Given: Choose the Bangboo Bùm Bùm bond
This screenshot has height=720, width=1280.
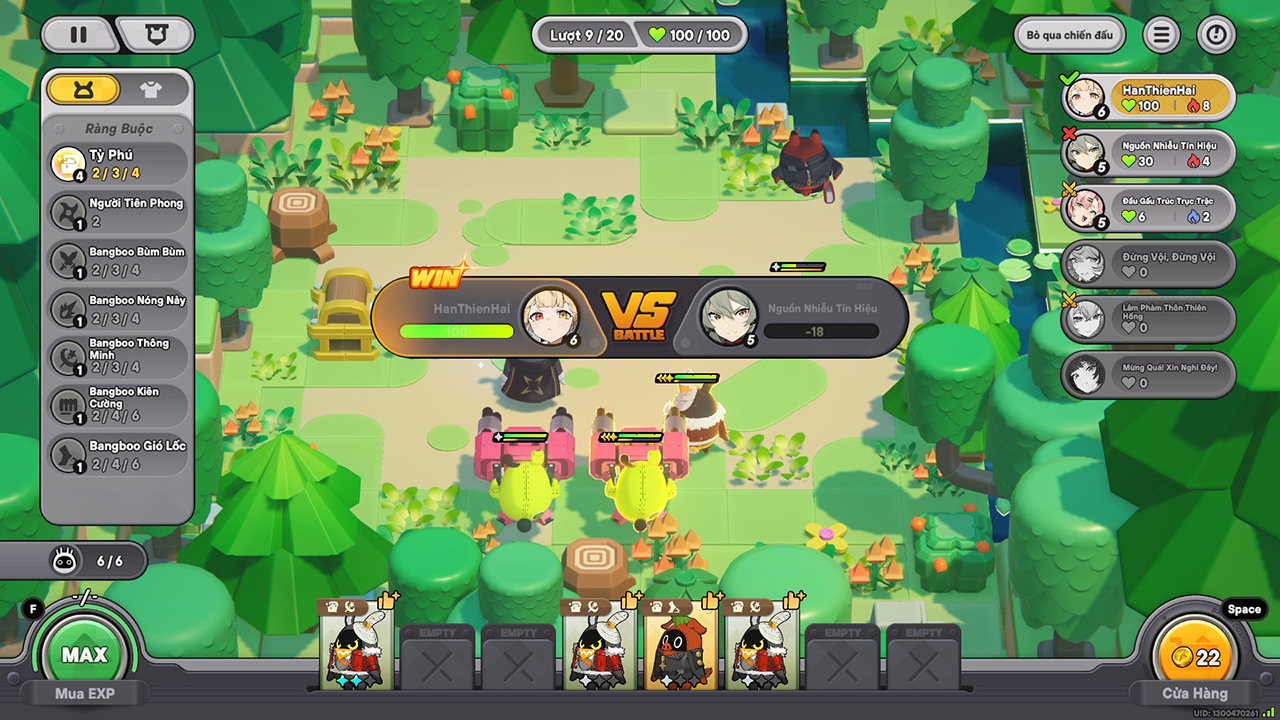Looking at the screenshot, I should coord(119,260).
